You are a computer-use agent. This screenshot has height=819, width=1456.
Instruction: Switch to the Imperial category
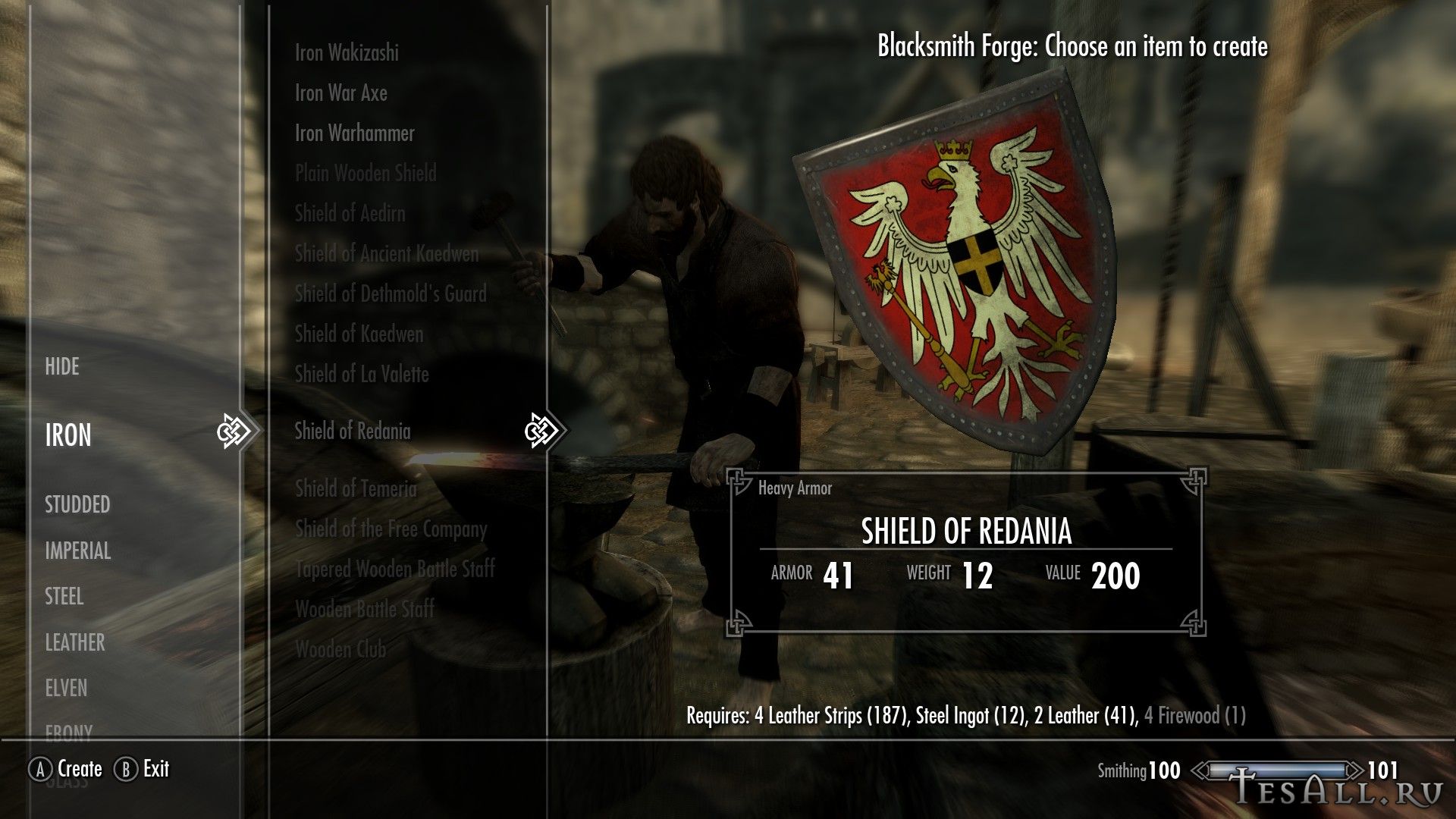pyautogui.click(x=77, y=551)
